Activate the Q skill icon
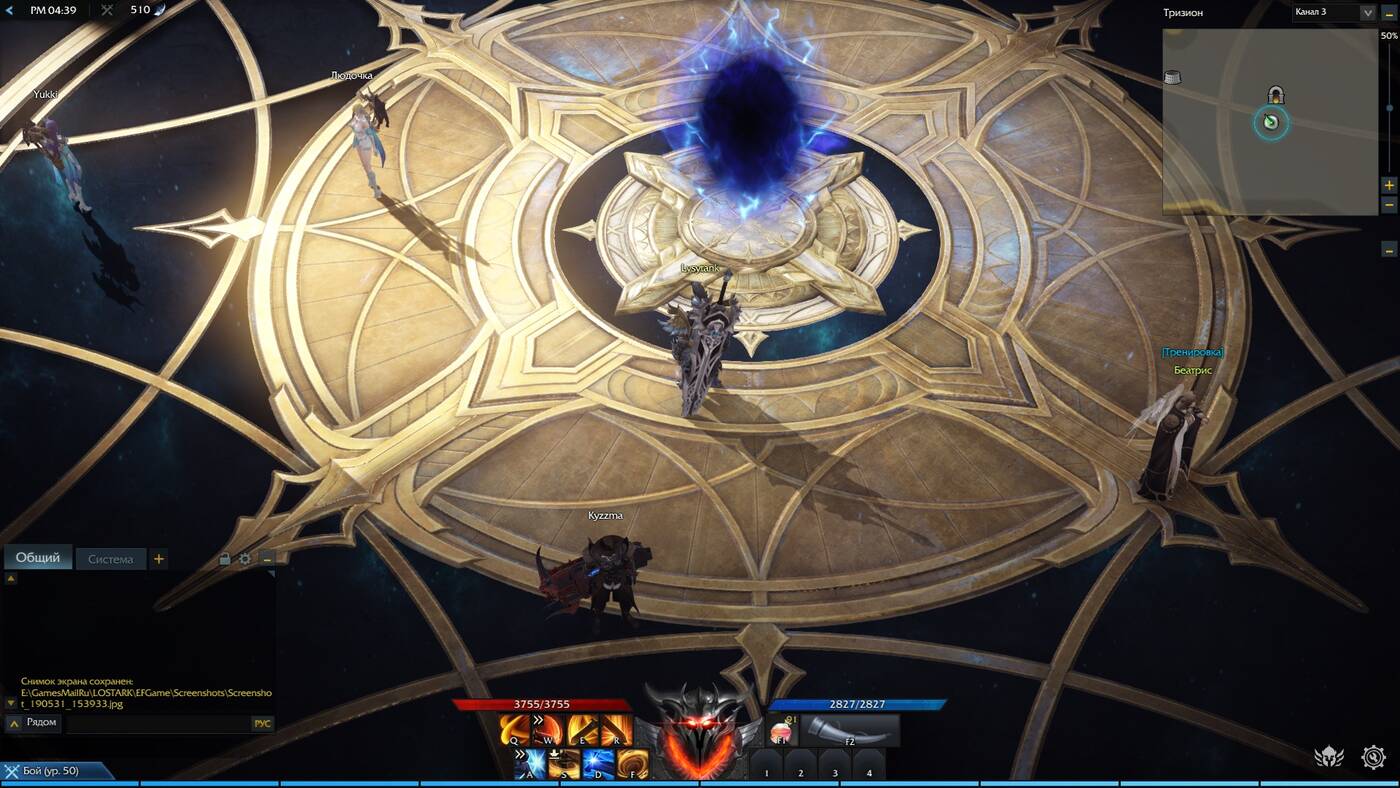The height and width of the screenshot is (788, 1400). pyautogui.click(x=515, y=730)
